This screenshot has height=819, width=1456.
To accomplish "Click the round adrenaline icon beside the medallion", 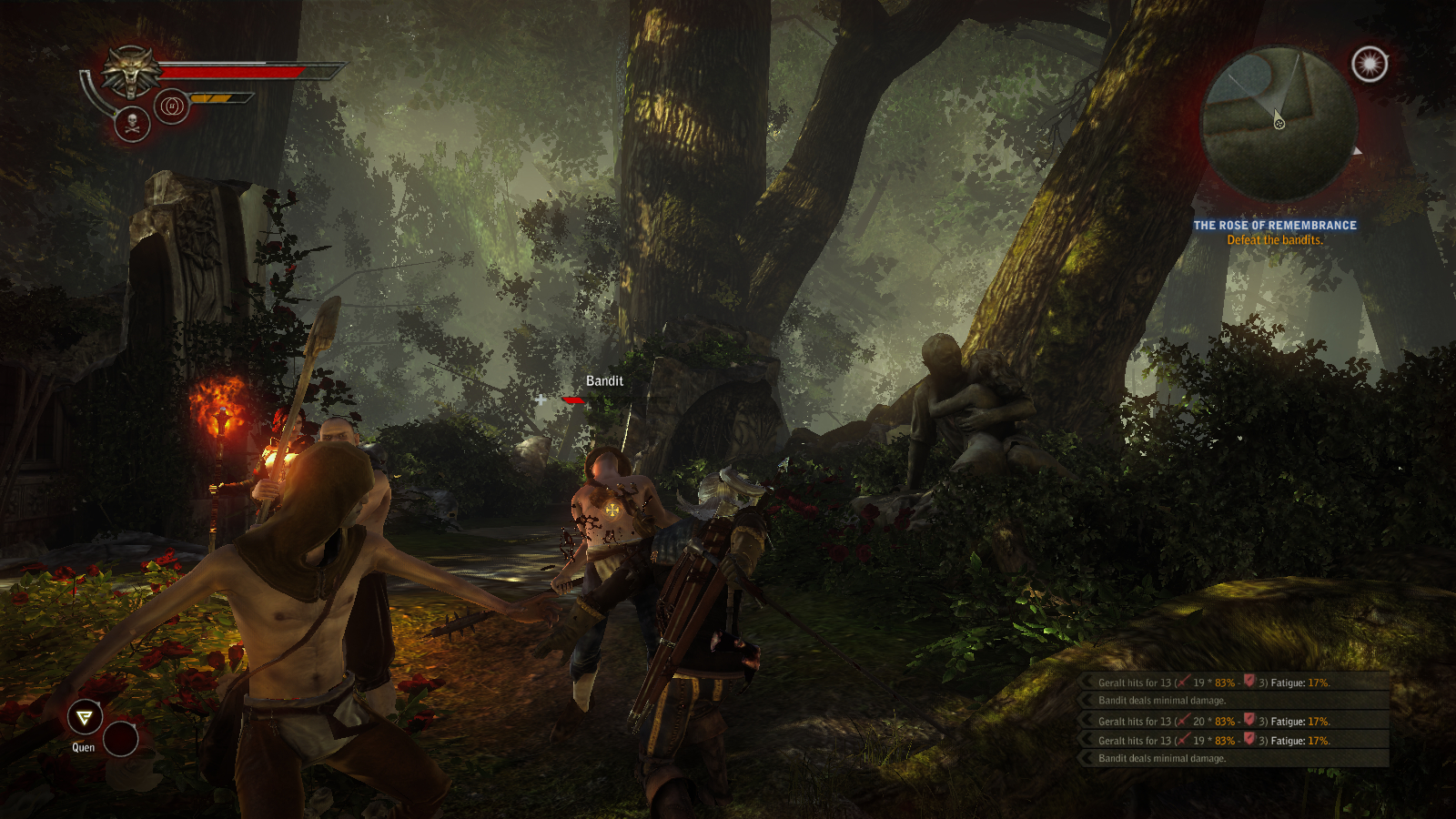I will [x=171, y=106].
